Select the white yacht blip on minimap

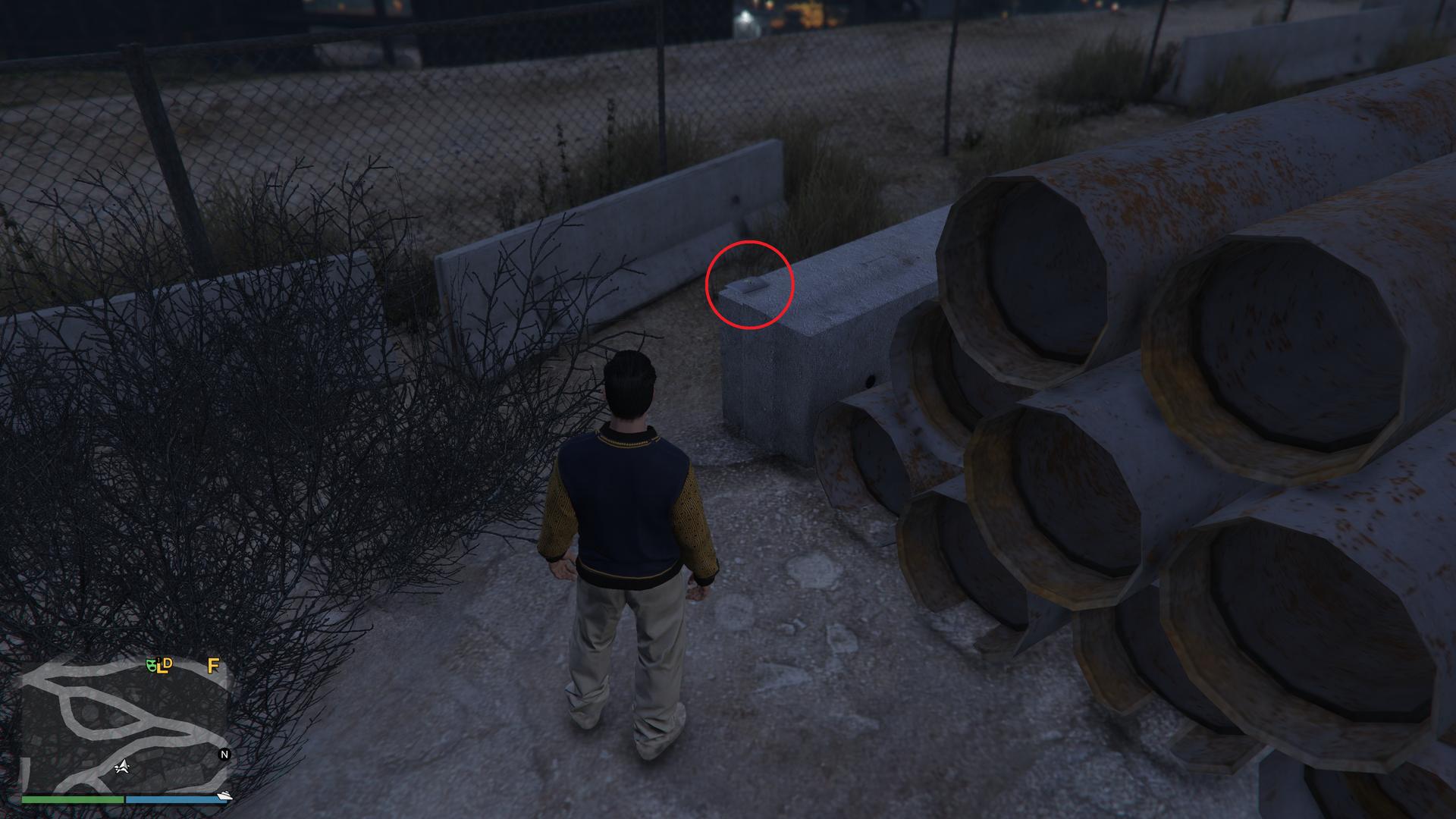224,795
